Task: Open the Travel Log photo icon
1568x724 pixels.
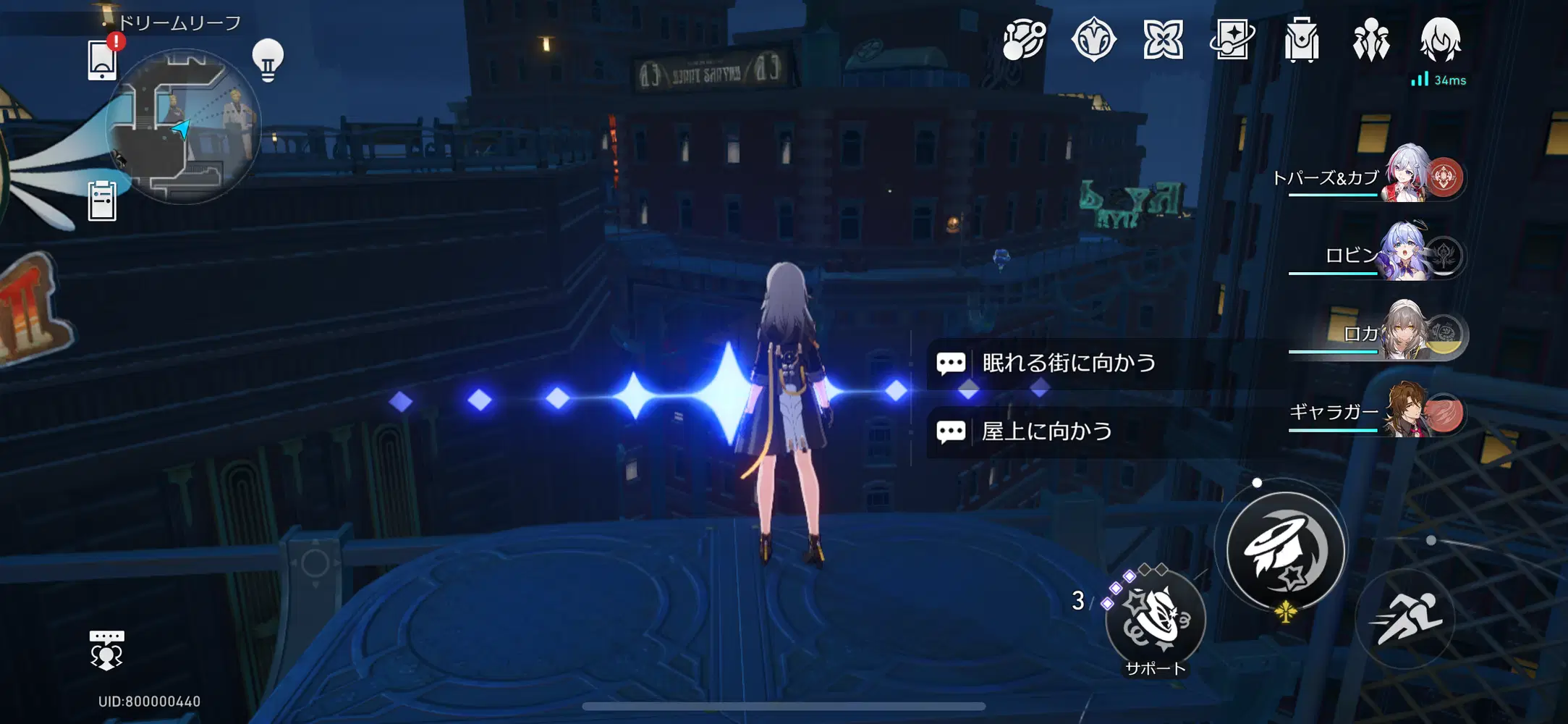Action: pos(1232,41)
